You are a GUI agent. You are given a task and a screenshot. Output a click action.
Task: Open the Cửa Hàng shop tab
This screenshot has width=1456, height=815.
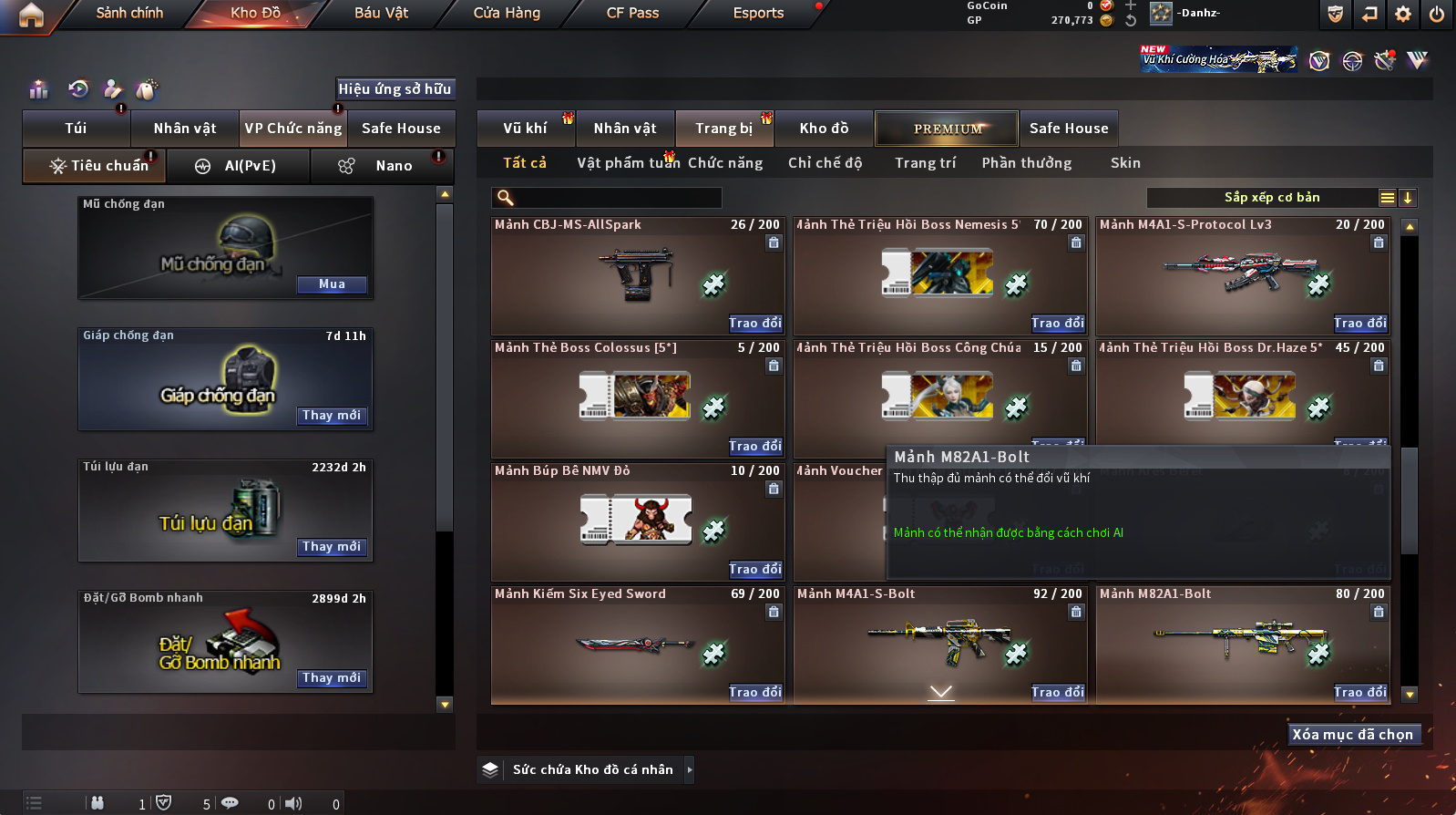click(507, 13)
